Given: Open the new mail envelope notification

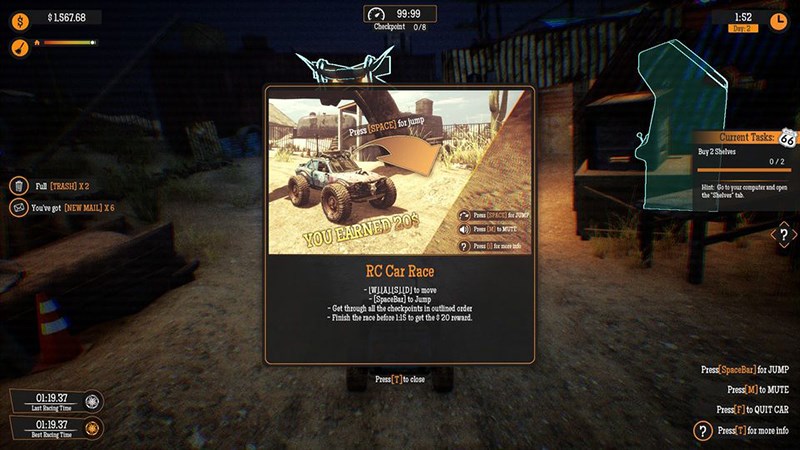Looking at the screenshot, I should click(x=19, y=208).
